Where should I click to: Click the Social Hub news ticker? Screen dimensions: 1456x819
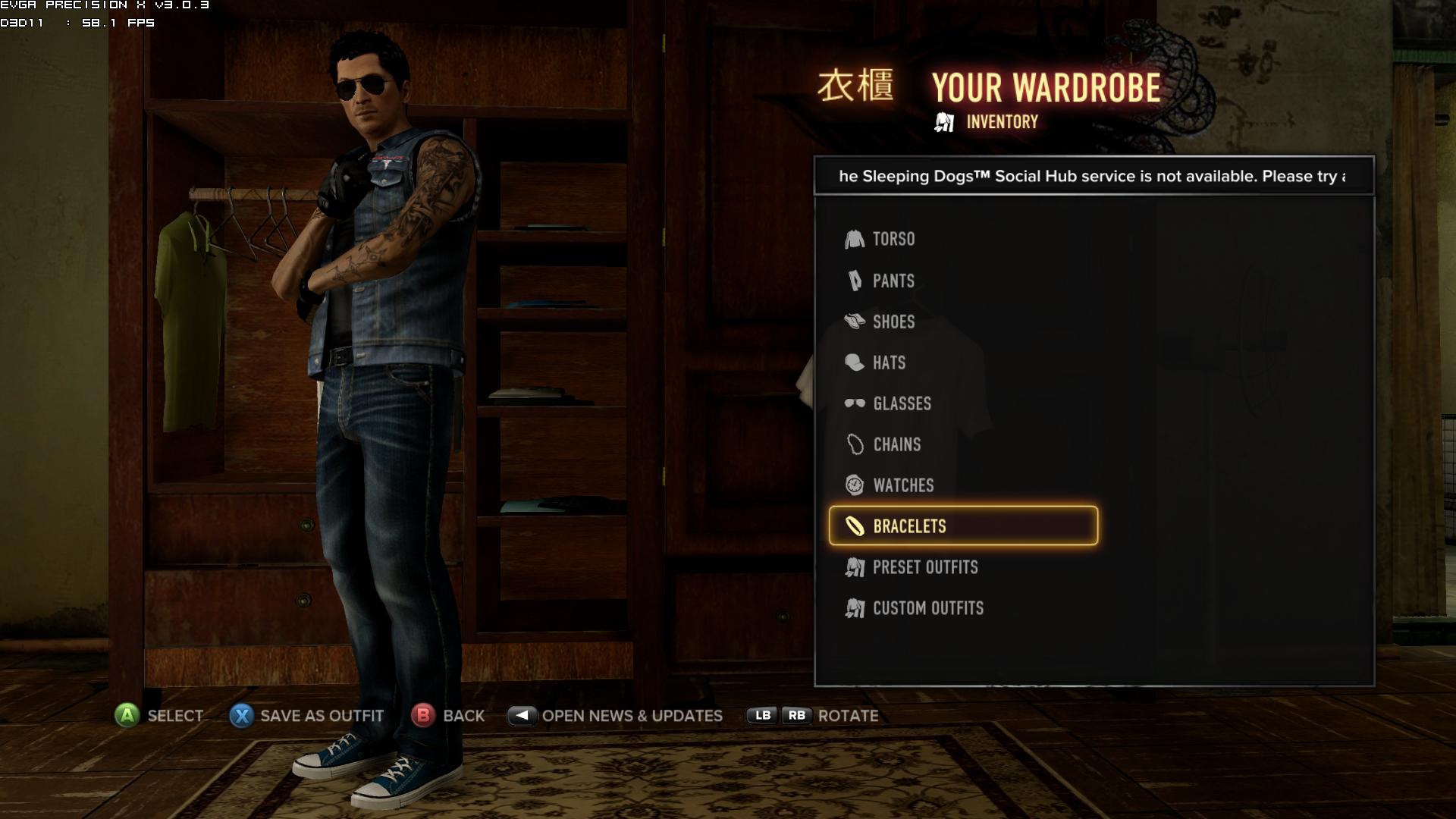tap(1093, 177)
